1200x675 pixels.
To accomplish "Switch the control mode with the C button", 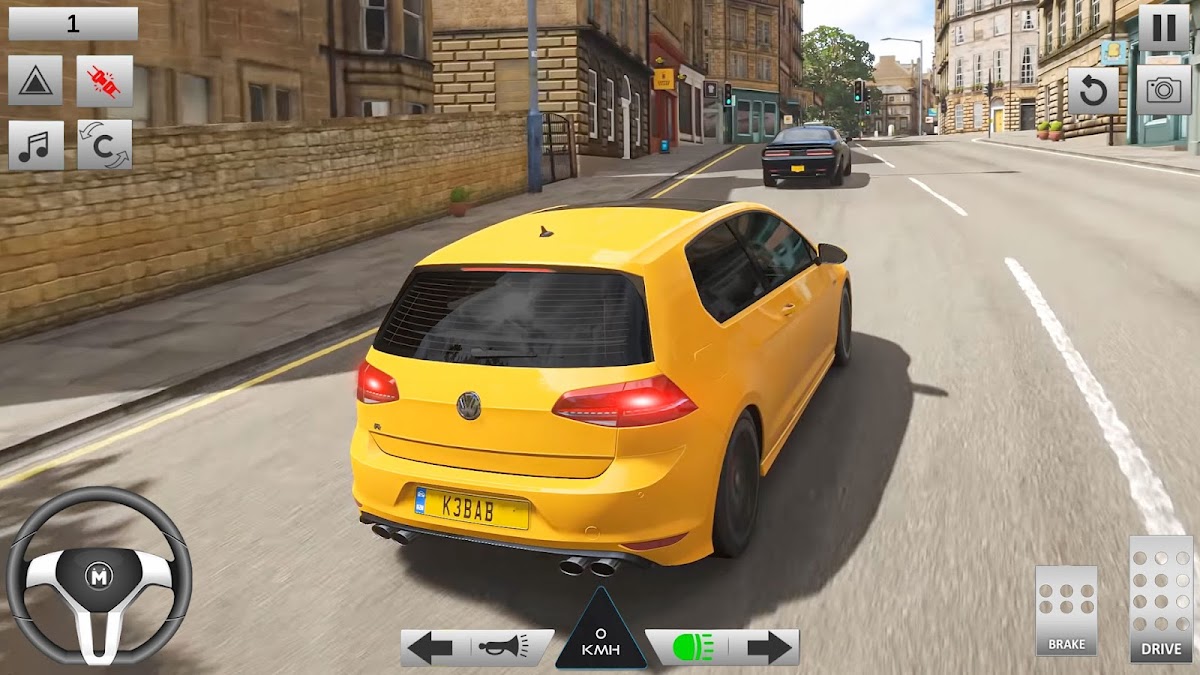I will click(x=104, y=145).
